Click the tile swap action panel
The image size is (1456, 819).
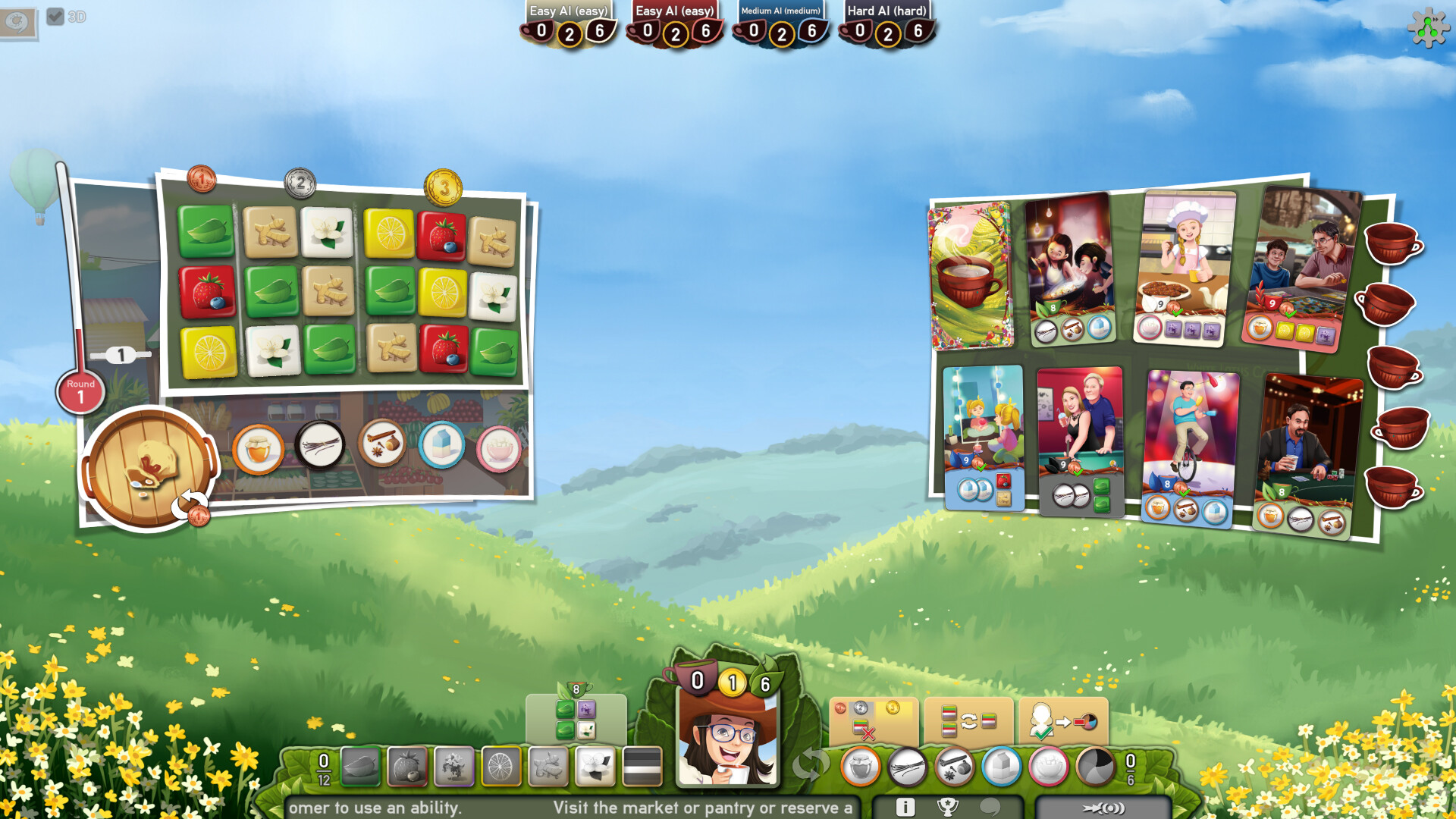coord(967,719)
